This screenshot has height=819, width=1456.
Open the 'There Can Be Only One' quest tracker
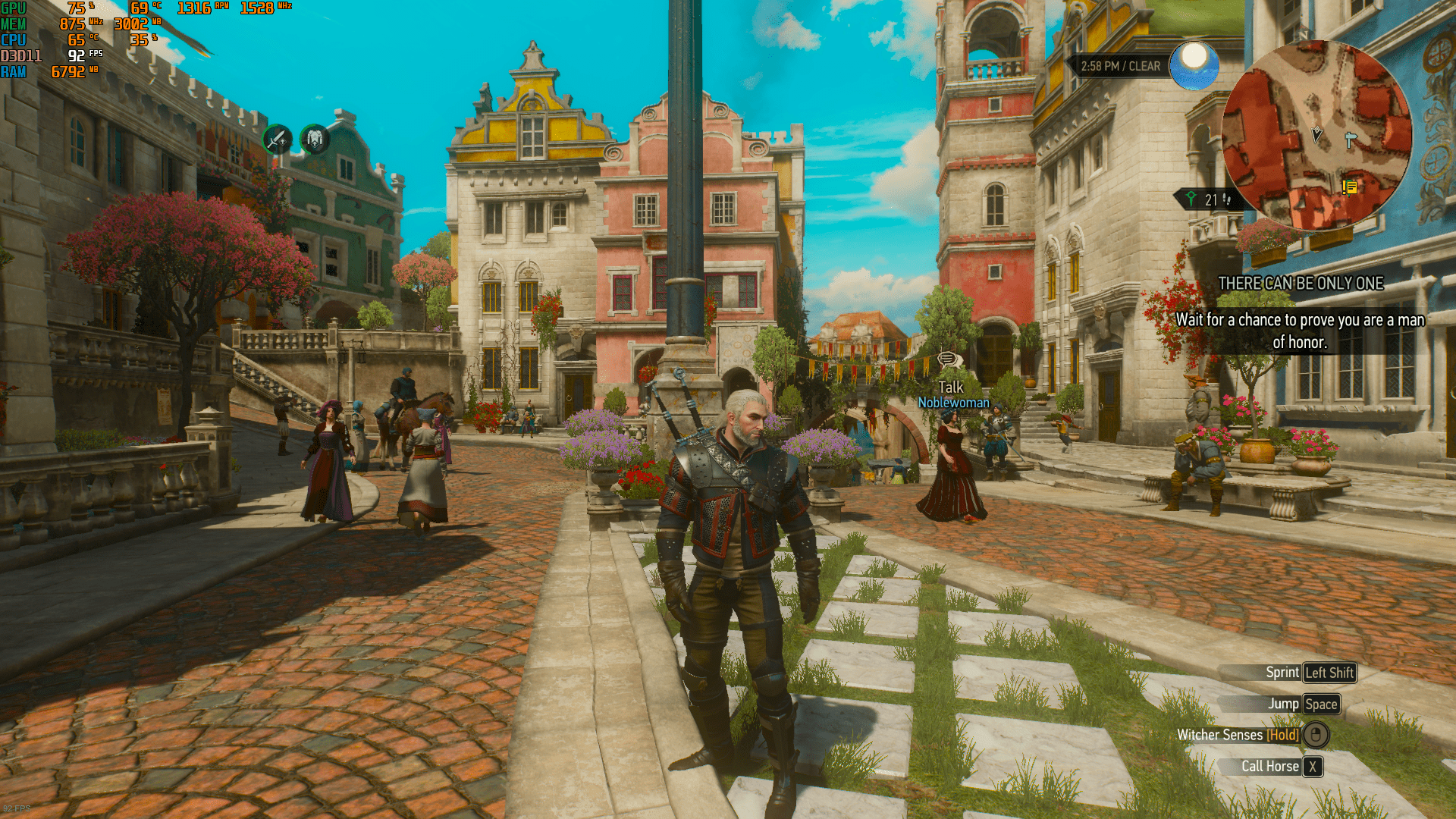point(1301,283)
